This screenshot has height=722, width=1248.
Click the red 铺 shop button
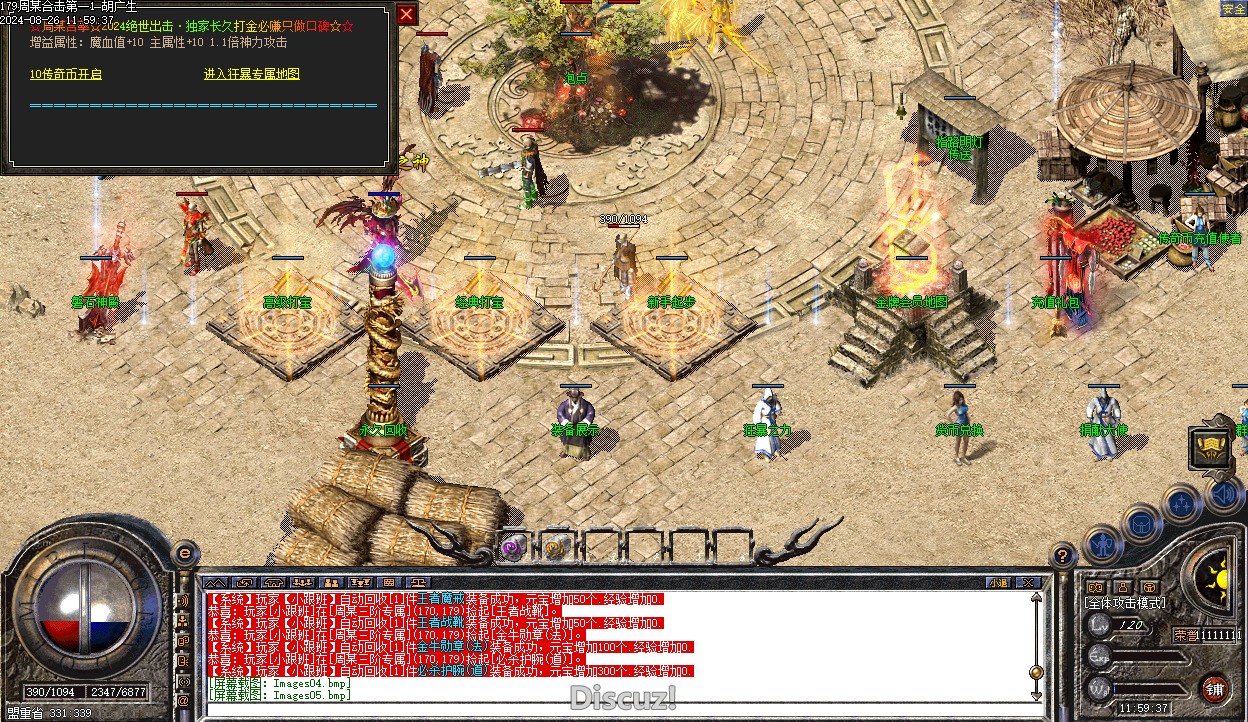pos(1214,689)
